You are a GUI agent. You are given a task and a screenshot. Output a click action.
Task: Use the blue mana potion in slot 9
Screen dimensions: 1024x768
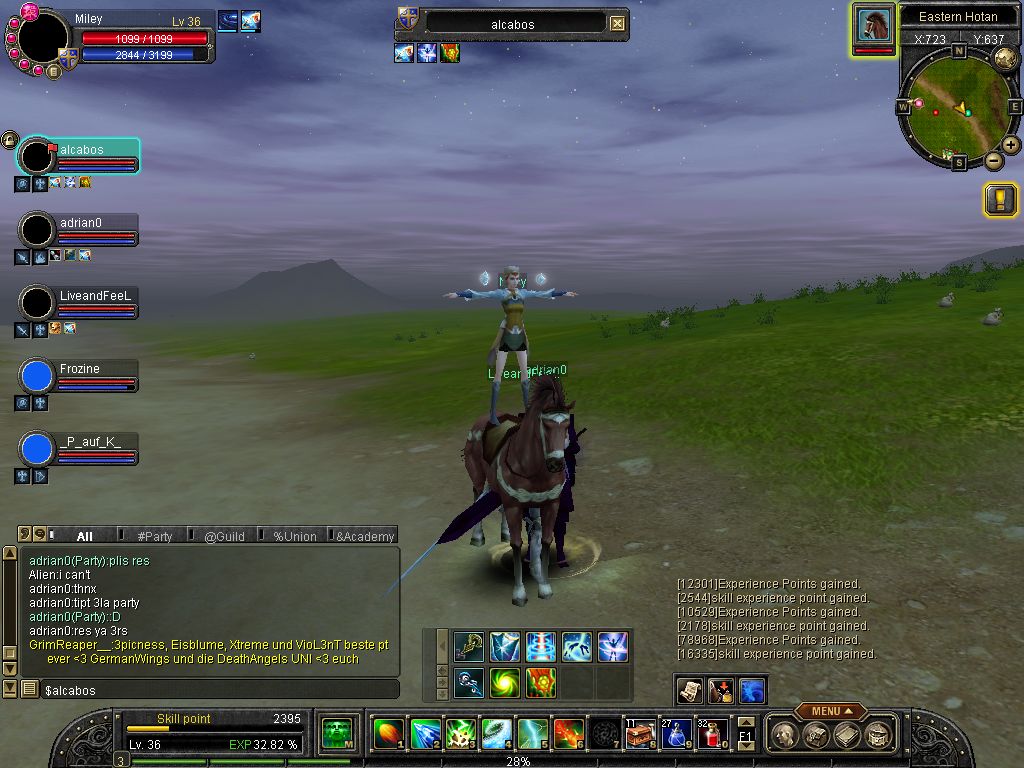[675, 735]
